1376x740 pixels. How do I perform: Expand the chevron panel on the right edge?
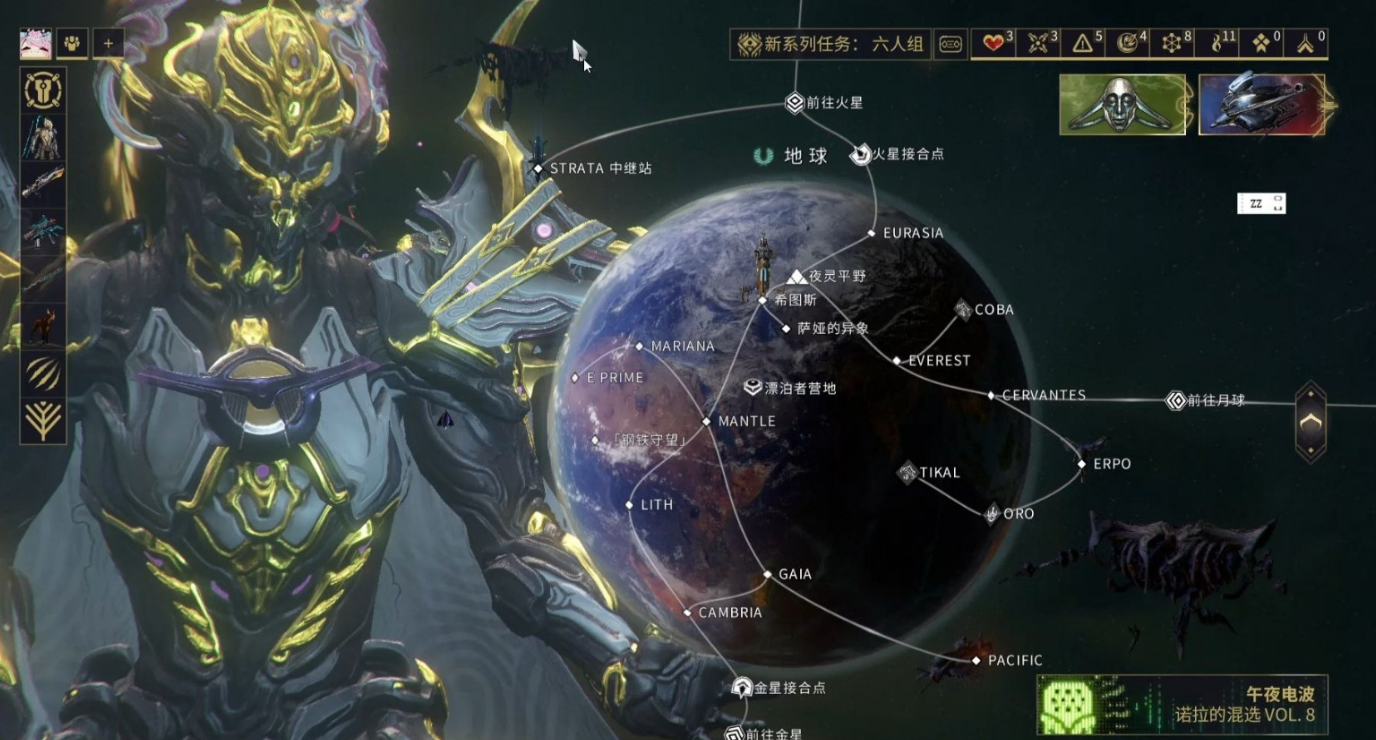pyautogui.click(x=1311, y=422)
